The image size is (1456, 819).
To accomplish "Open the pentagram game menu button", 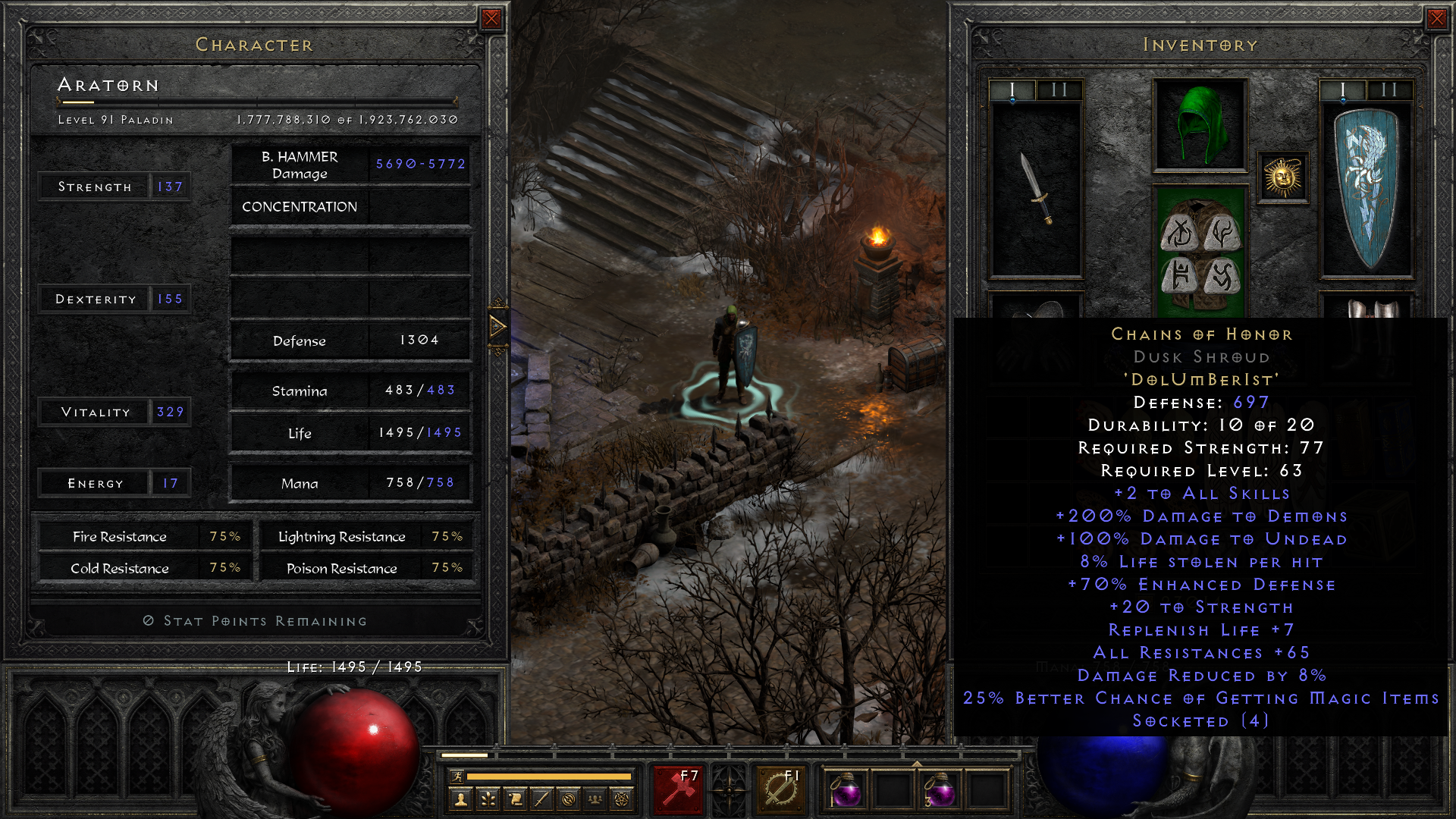I will pyautogui.click(x=622, y=799).
